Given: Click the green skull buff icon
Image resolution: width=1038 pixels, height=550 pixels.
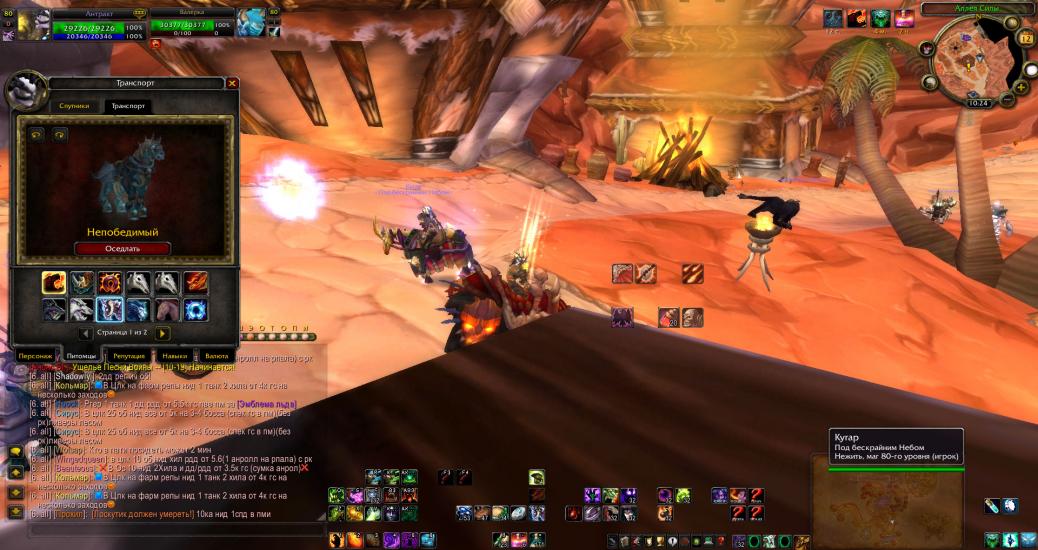Looking at the screenshot, I should click(880, 18).
